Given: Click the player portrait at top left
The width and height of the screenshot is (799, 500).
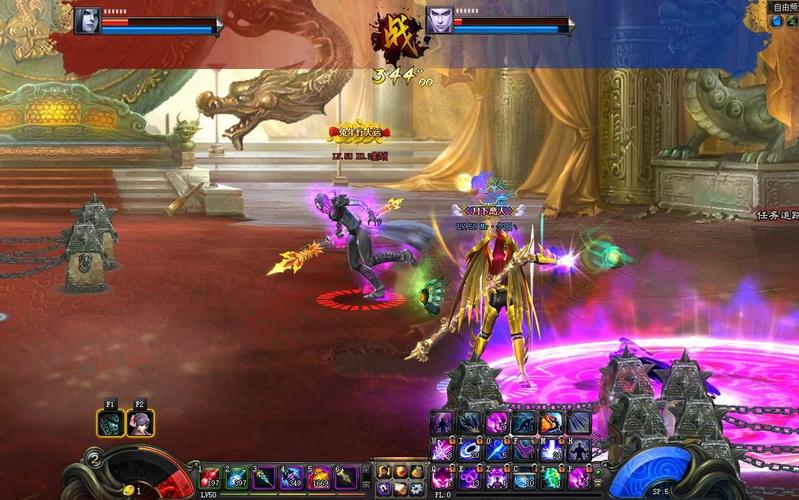Looking at the screenshot, I should [88, 20].
